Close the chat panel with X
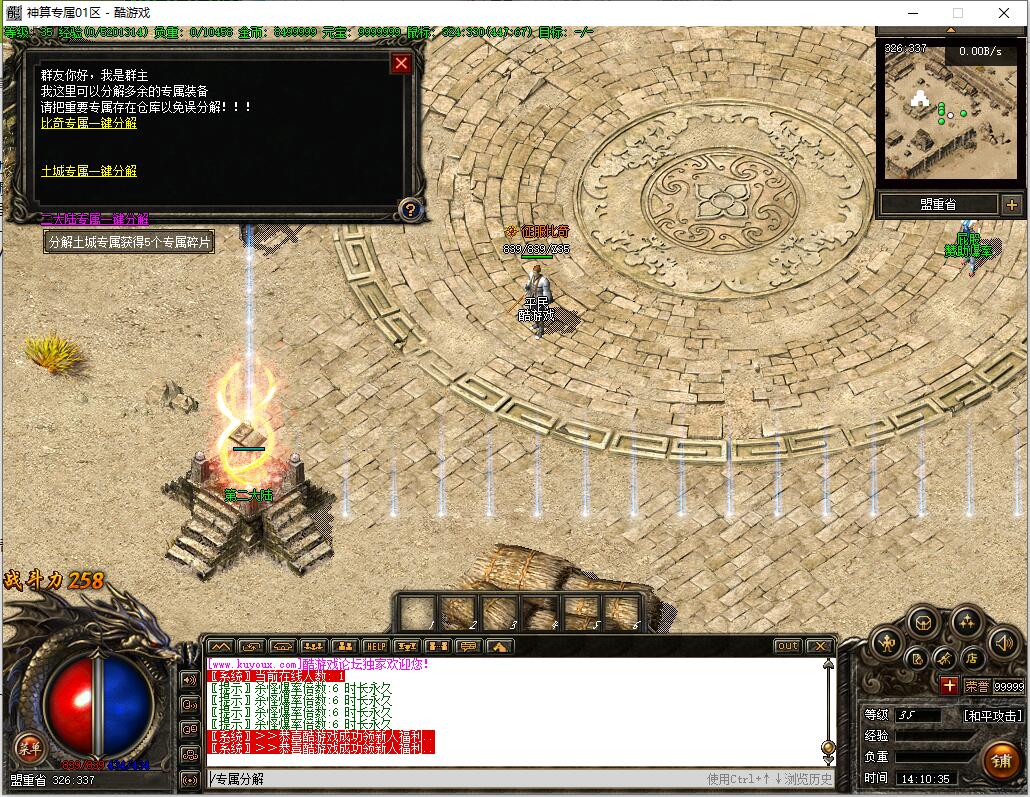Screen dimensions: 1030x797 tap(819, 646)
